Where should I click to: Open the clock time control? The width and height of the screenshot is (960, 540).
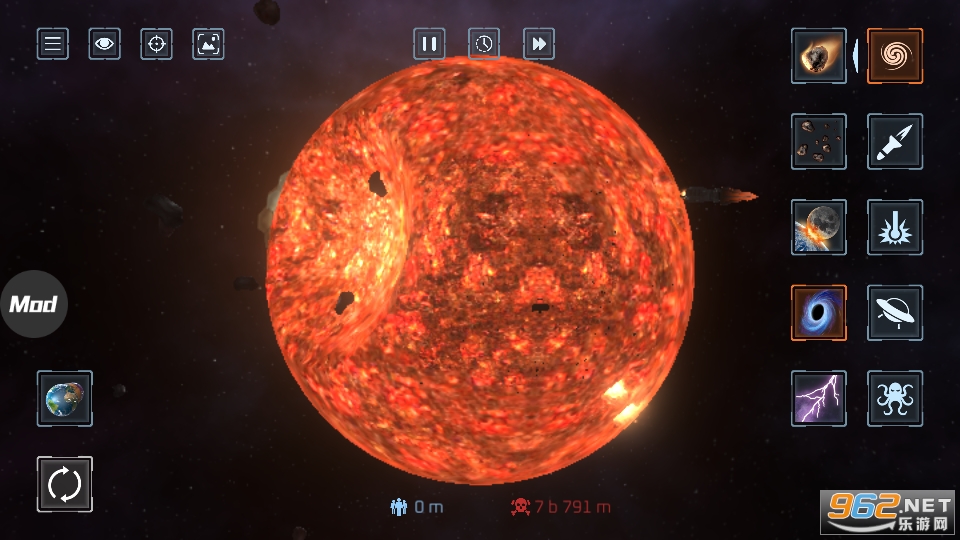coord(484,44)
